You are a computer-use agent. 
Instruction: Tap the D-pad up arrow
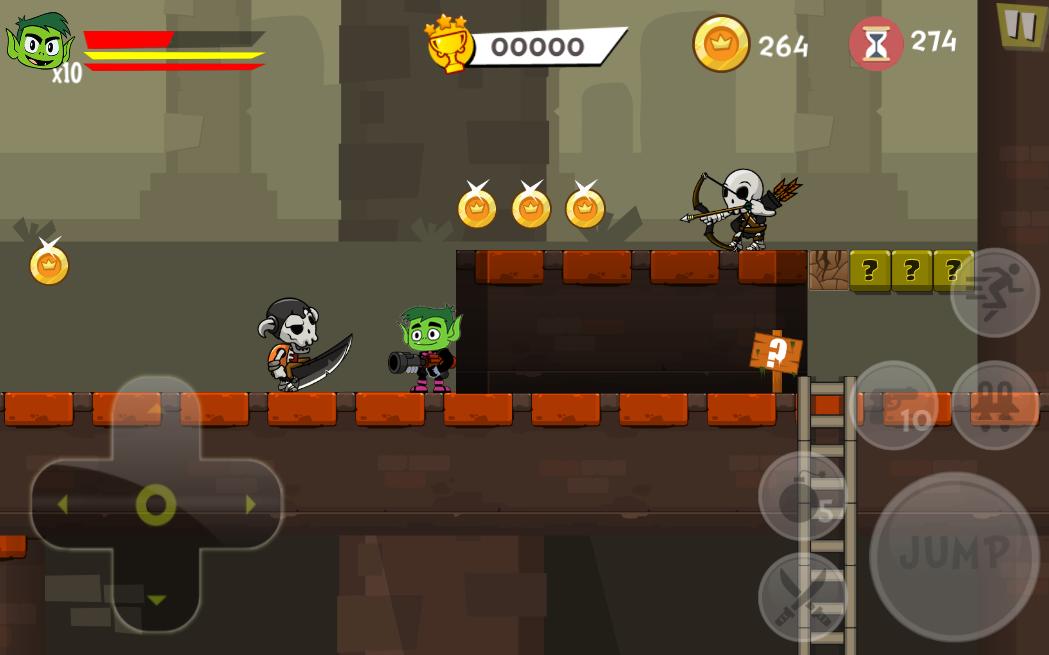tap(156, 410)
